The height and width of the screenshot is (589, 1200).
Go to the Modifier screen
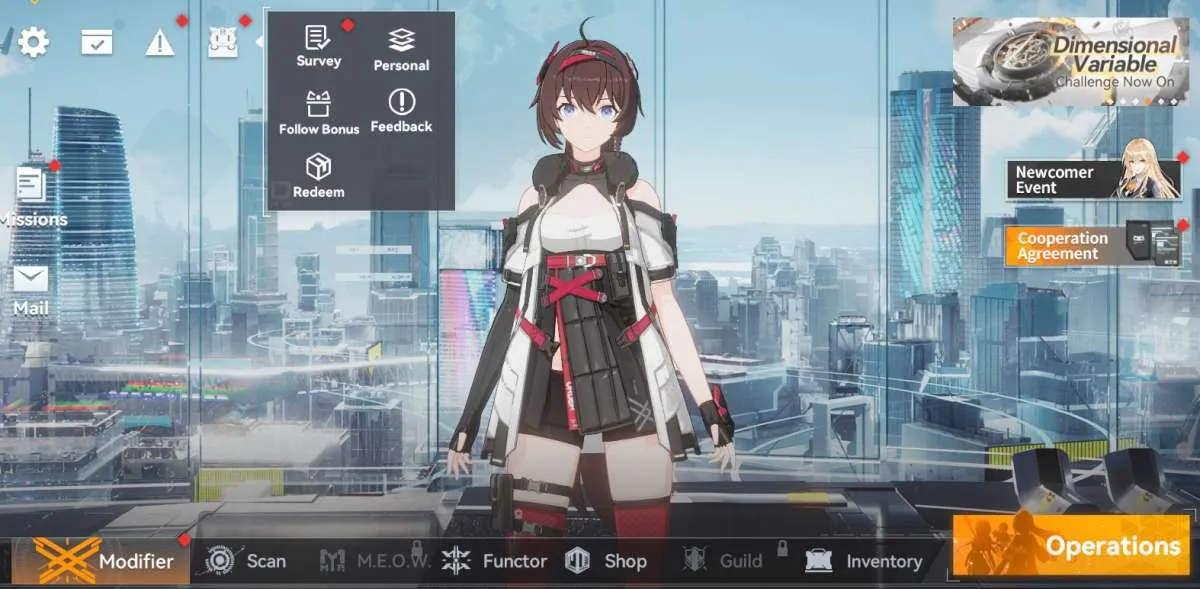pos(103,560)
